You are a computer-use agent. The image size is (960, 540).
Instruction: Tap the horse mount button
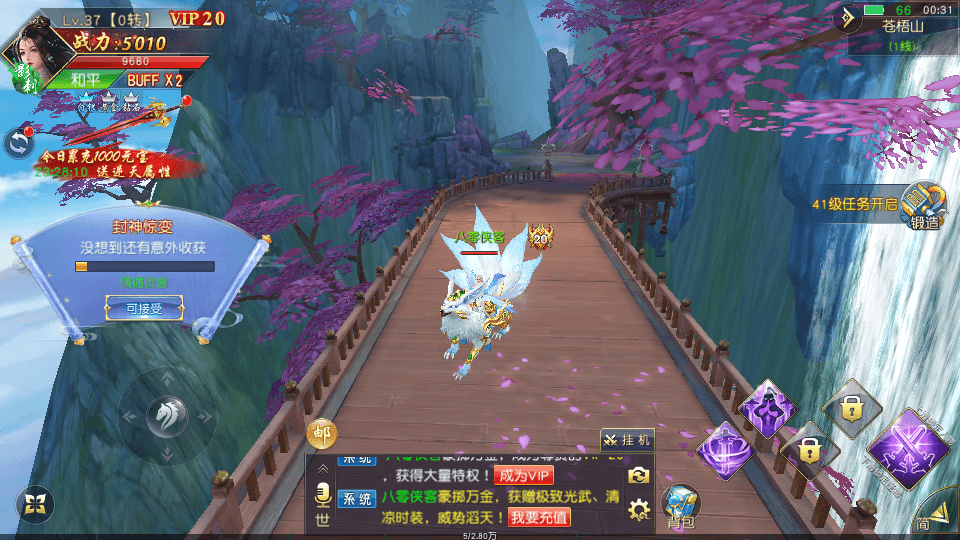(x=166, y=416)
